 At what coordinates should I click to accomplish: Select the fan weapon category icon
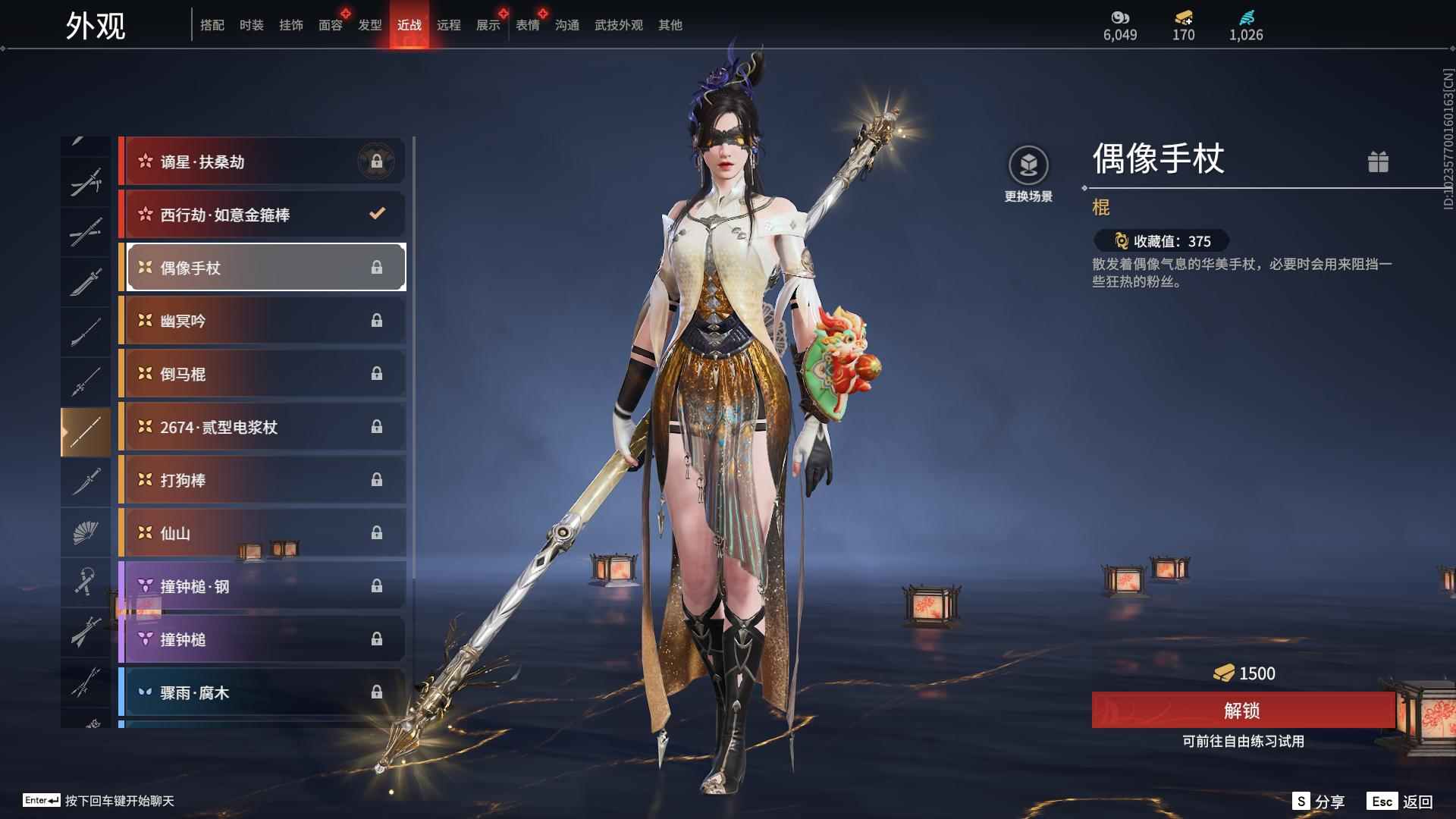coord(86,532)
